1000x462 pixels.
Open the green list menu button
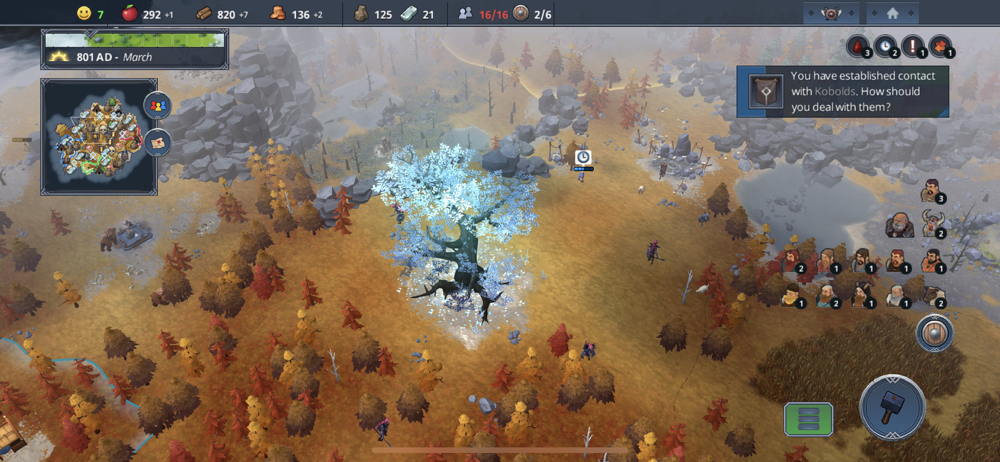[x=808, y=418]
